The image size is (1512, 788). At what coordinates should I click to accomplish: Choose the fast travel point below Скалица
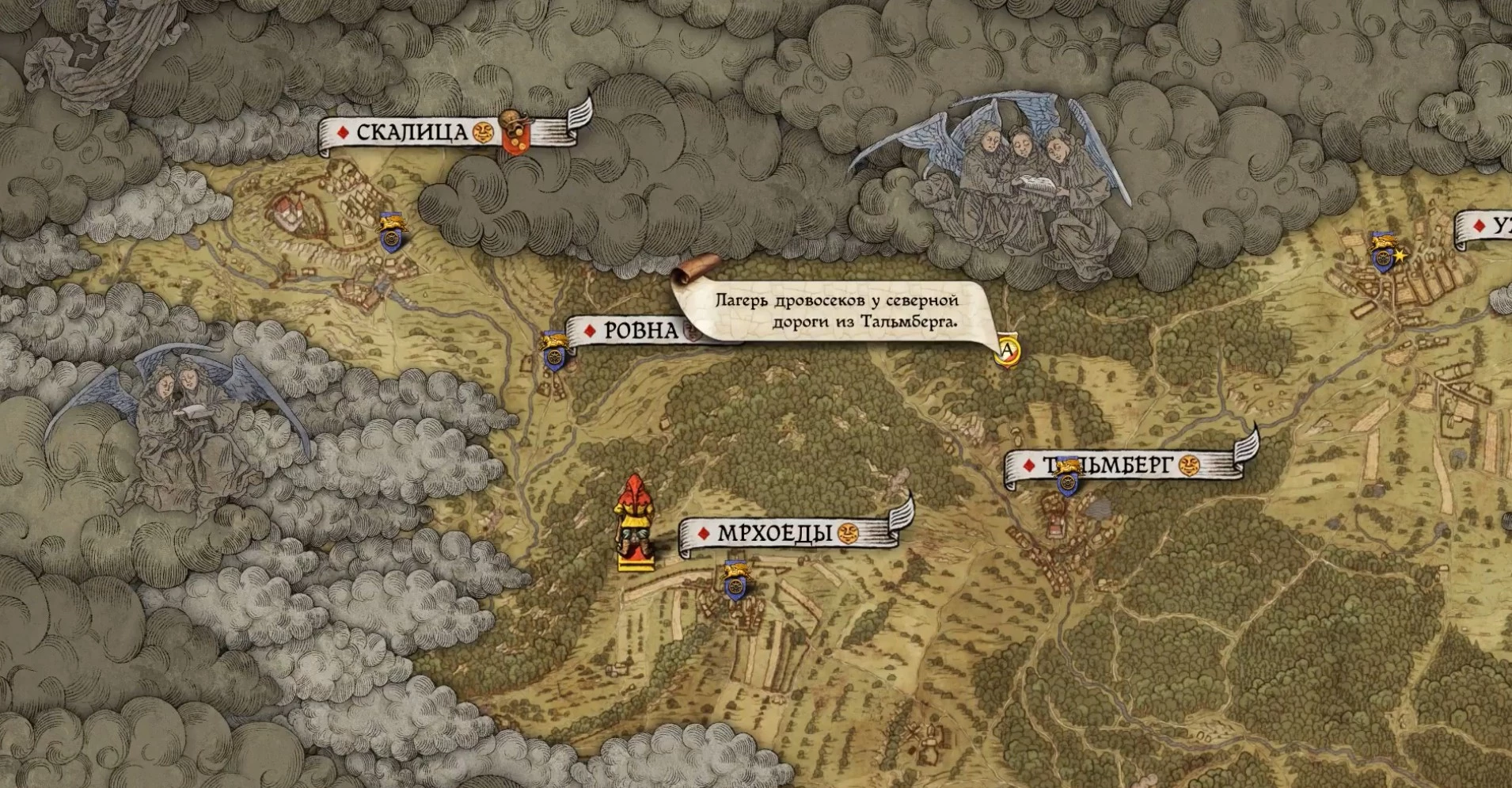pyautogui.click(x=390, y=231)
